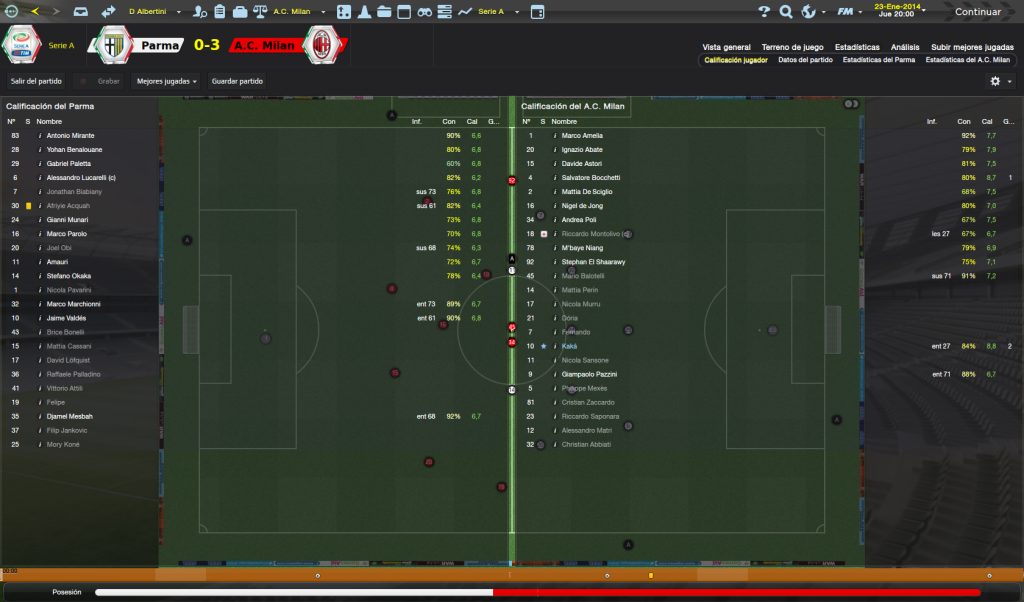Image resolution: width=1024 pixels, height=602 pixels.
Task: Open the Mejores jugadas dropdown
Action: pos(166,81)
